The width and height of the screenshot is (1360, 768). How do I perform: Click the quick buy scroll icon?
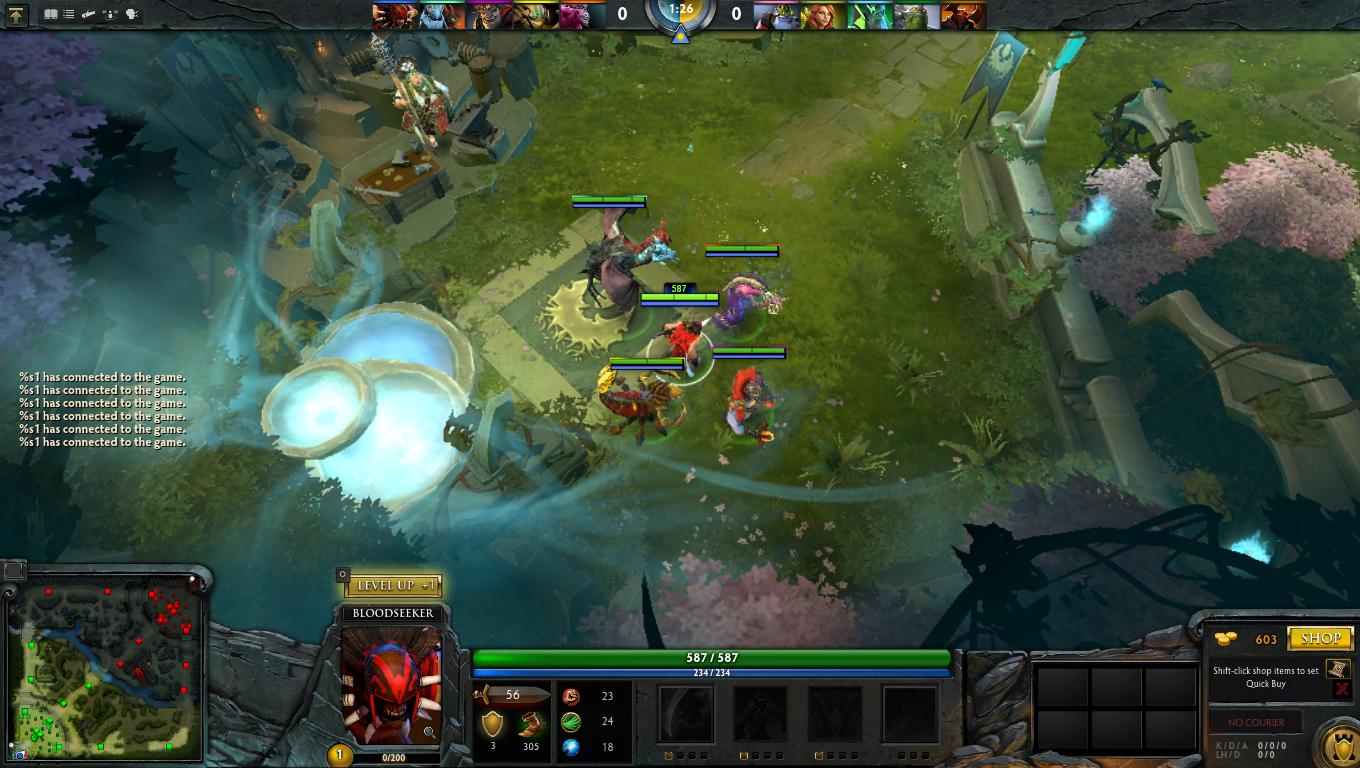(x=1337, y=669)
